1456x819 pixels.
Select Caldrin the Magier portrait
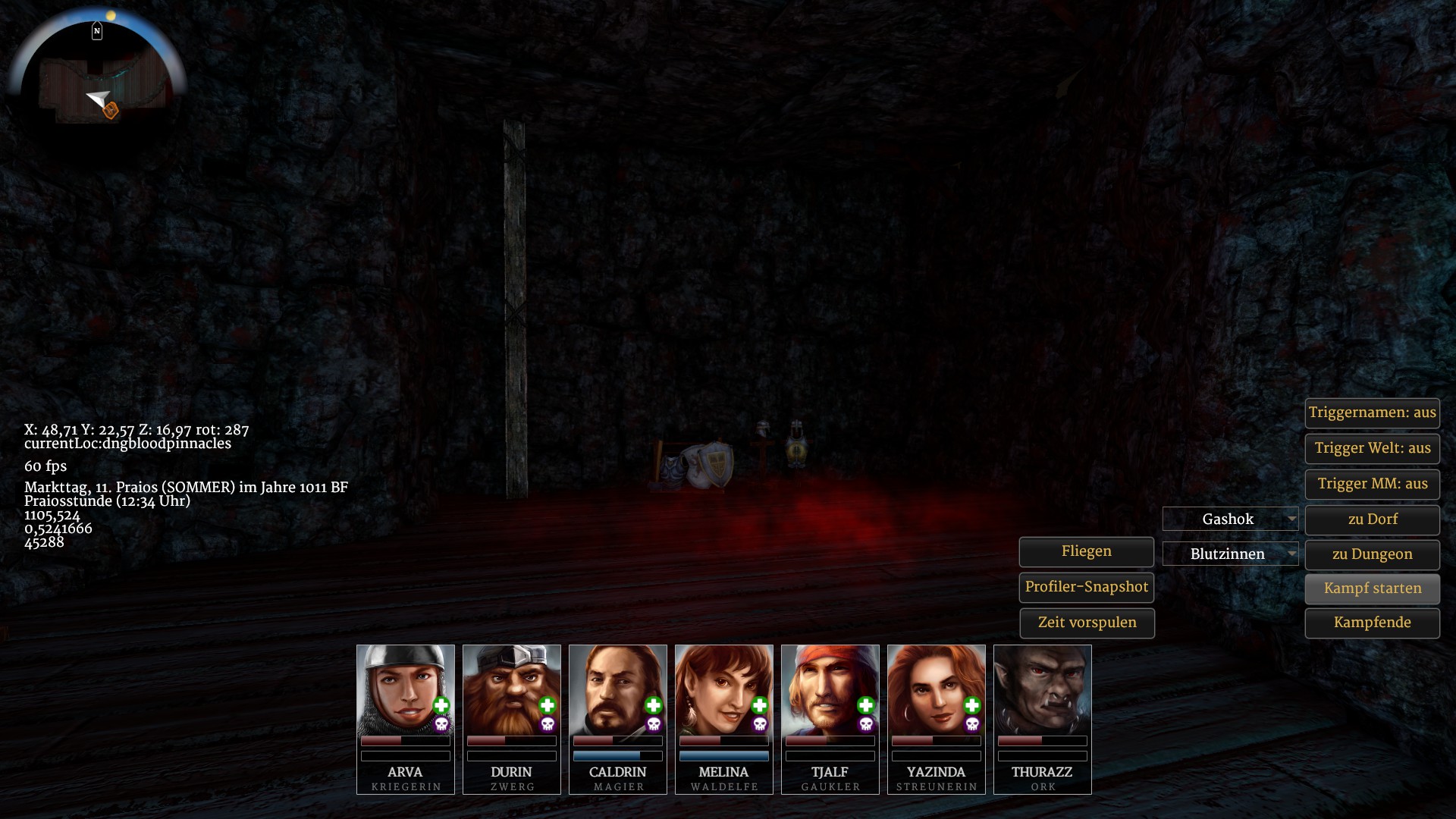coord(617,690)
